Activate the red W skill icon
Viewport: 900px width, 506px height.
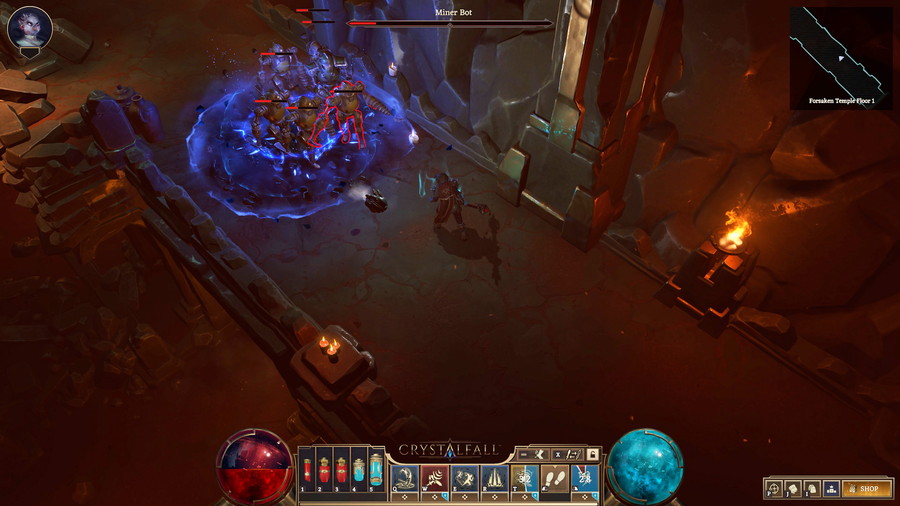pyautogui.click(x=434, y=478)
